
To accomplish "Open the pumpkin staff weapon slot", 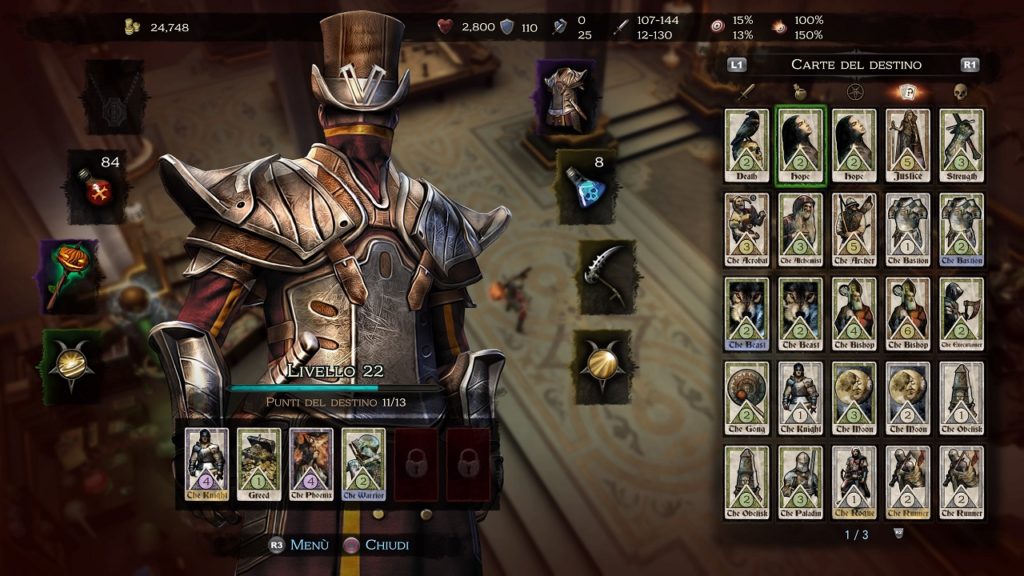I will click(x=71, y=275).
